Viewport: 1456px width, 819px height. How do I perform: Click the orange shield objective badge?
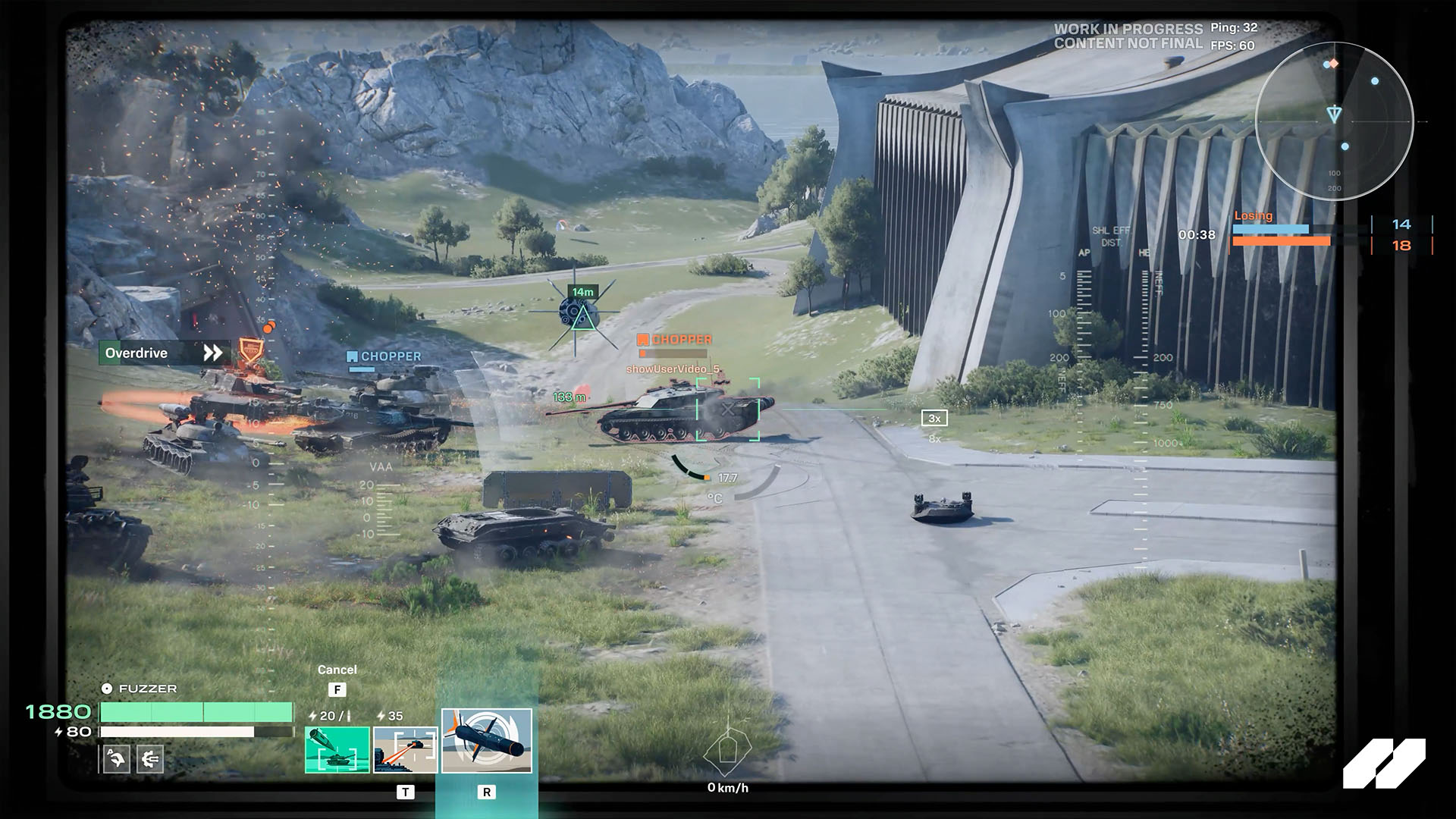249,352
